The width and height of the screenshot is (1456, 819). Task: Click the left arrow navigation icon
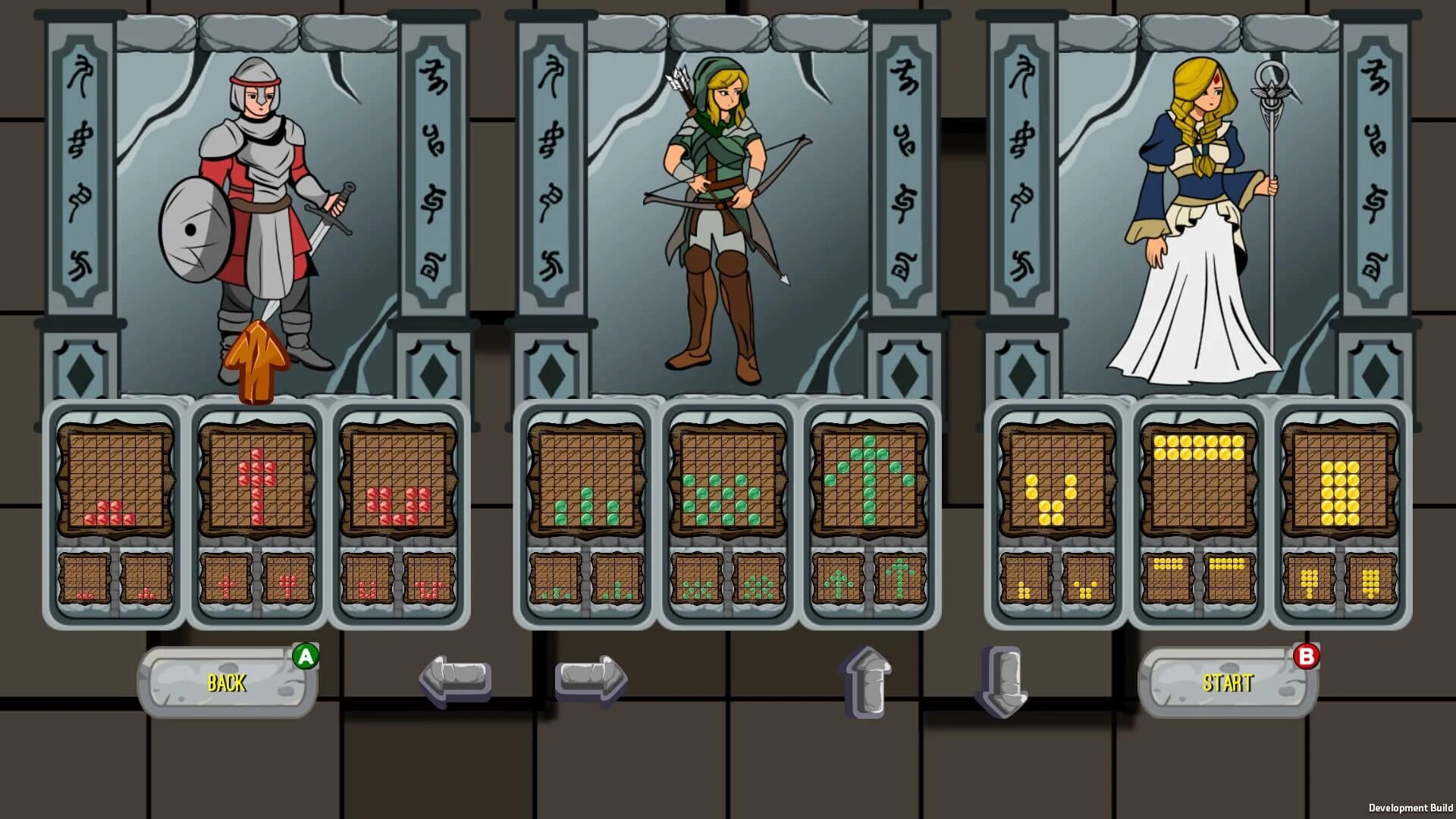[453, 677]
